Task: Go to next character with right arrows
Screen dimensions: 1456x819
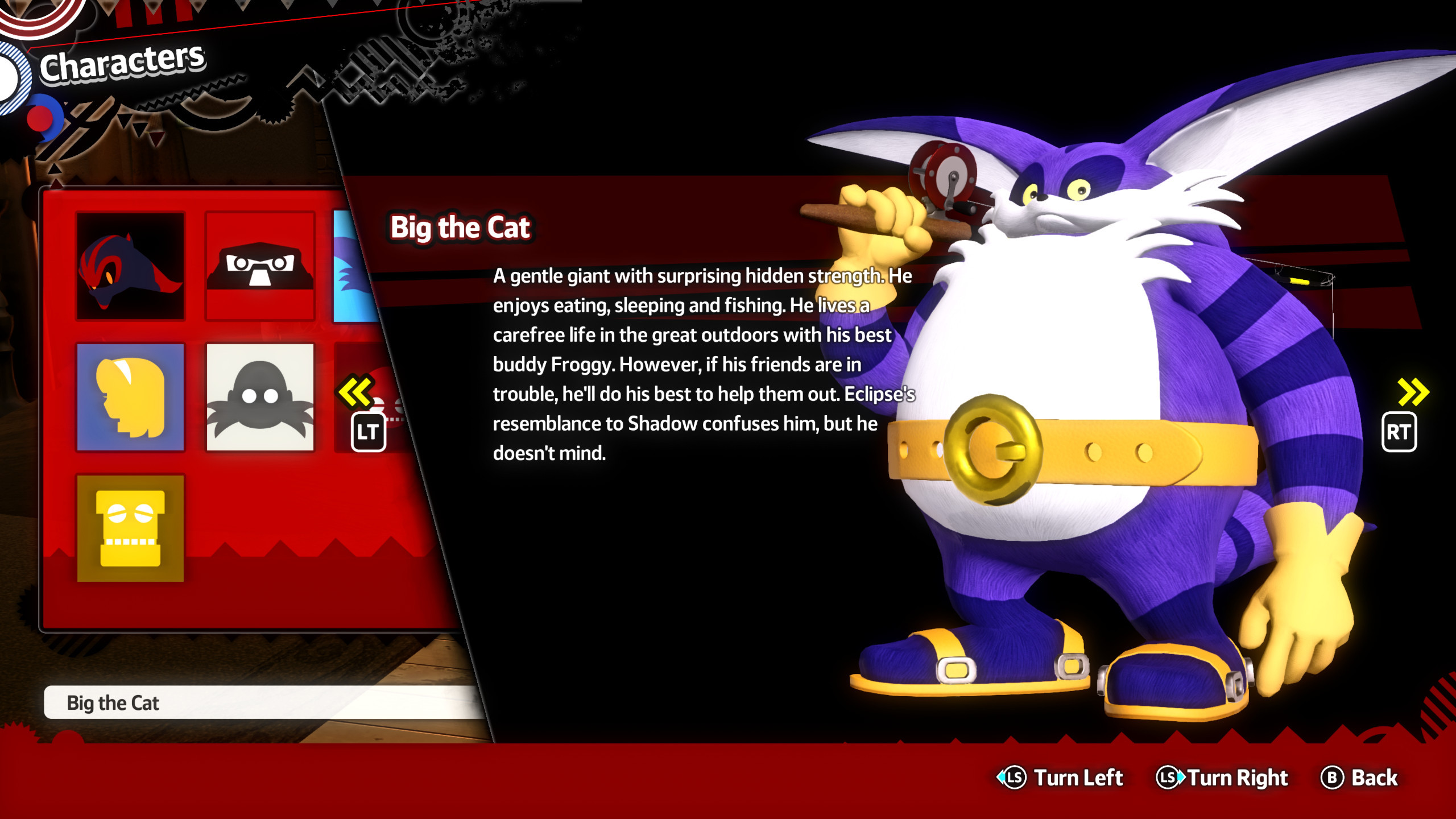Action: [x=1412, y=392]
